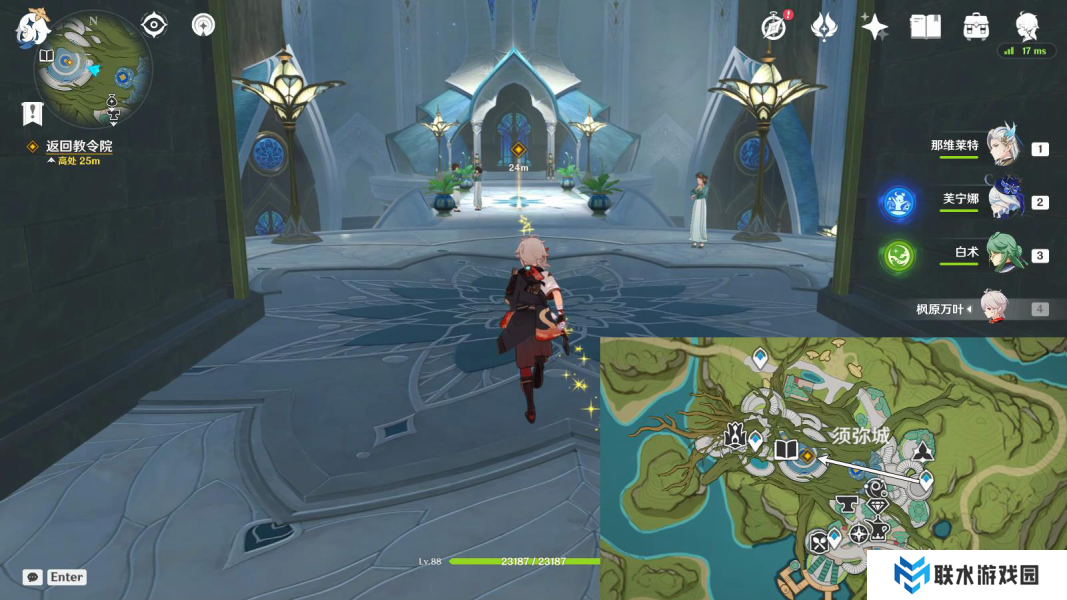Screen dimensions: 1067x600
Task: Open the adventurer handbook book icon
Action: point(925,27)
